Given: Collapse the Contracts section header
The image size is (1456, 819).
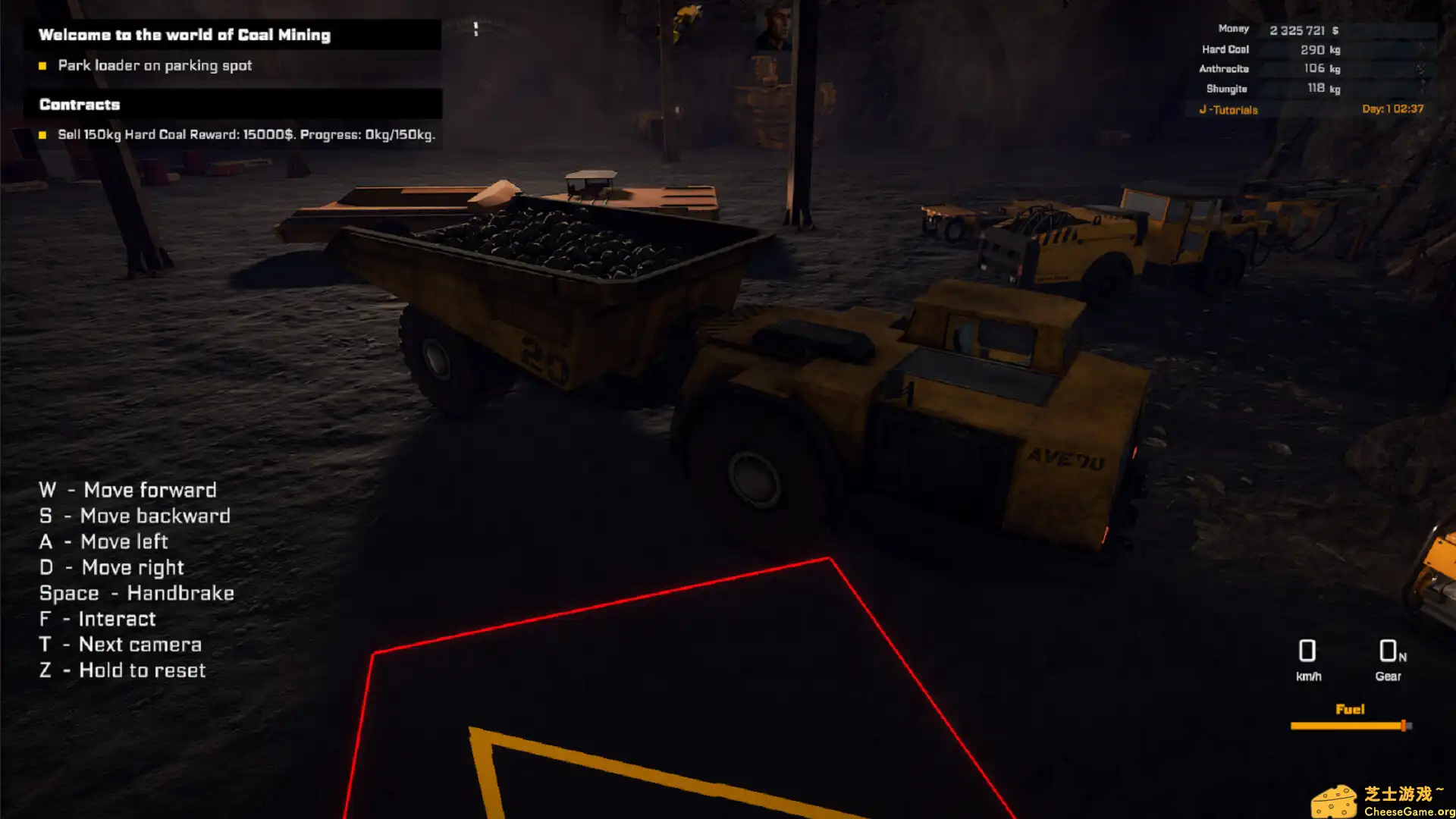Looking at the screenshot, I should pos(80,105).
